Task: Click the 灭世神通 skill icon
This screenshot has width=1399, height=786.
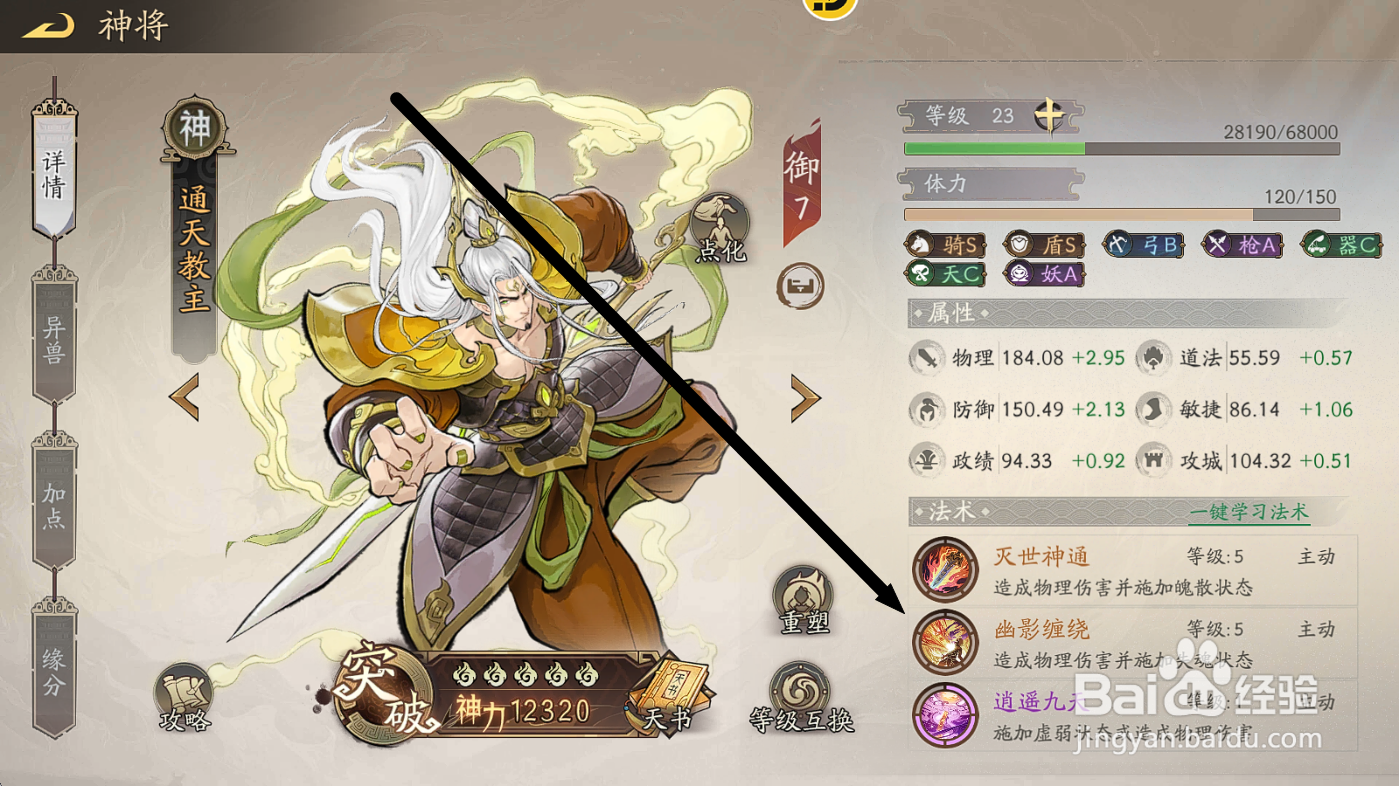Action: 945,571
